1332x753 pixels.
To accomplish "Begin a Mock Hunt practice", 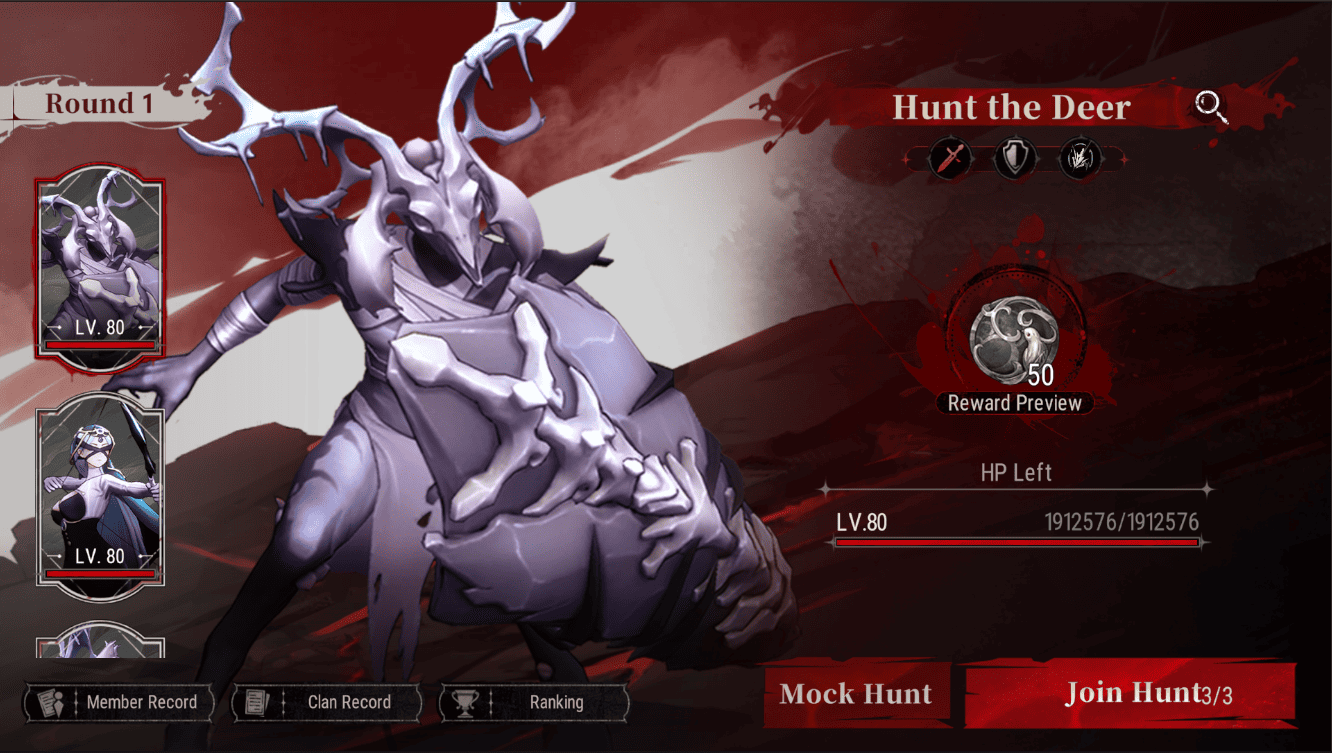I will pos(855,694).
